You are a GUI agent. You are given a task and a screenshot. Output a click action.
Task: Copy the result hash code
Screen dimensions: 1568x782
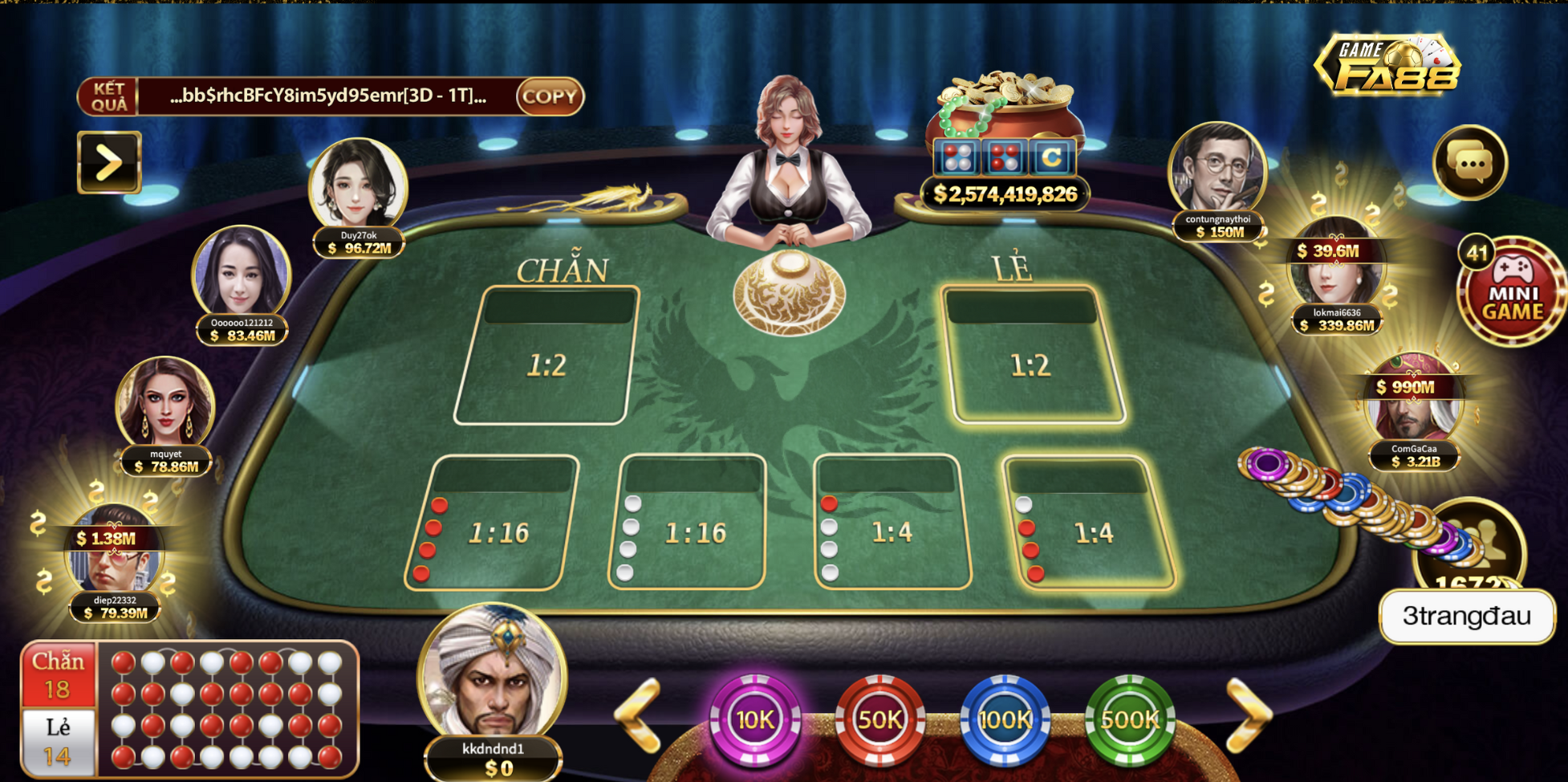(x=550, y=96)
